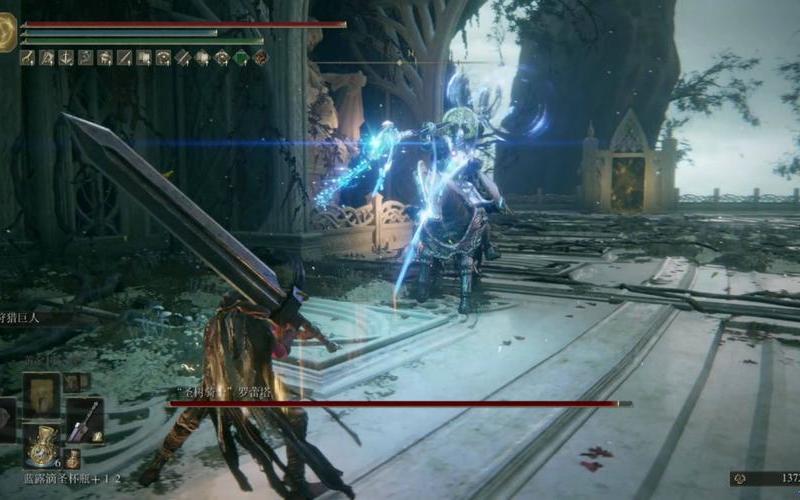Click the small flask icon beside the main flask
Viewport: 800px width, 500px height.
(72, 458)
